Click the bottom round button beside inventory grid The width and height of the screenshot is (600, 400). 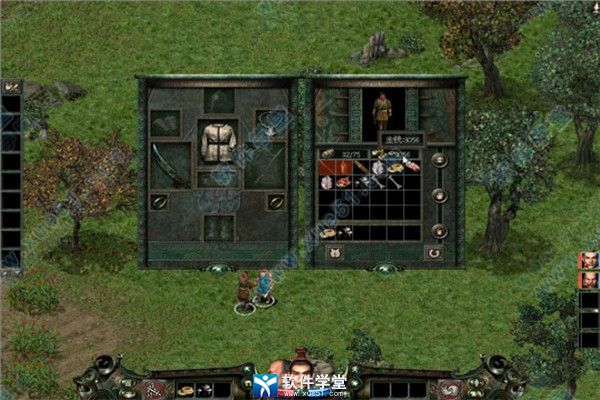pyautogui.click(x=439, y=230)
